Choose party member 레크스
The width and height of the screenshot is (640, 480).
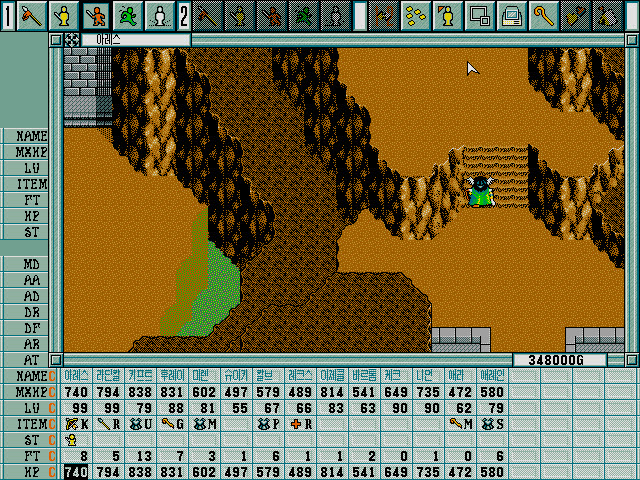(x=300, y=375)
